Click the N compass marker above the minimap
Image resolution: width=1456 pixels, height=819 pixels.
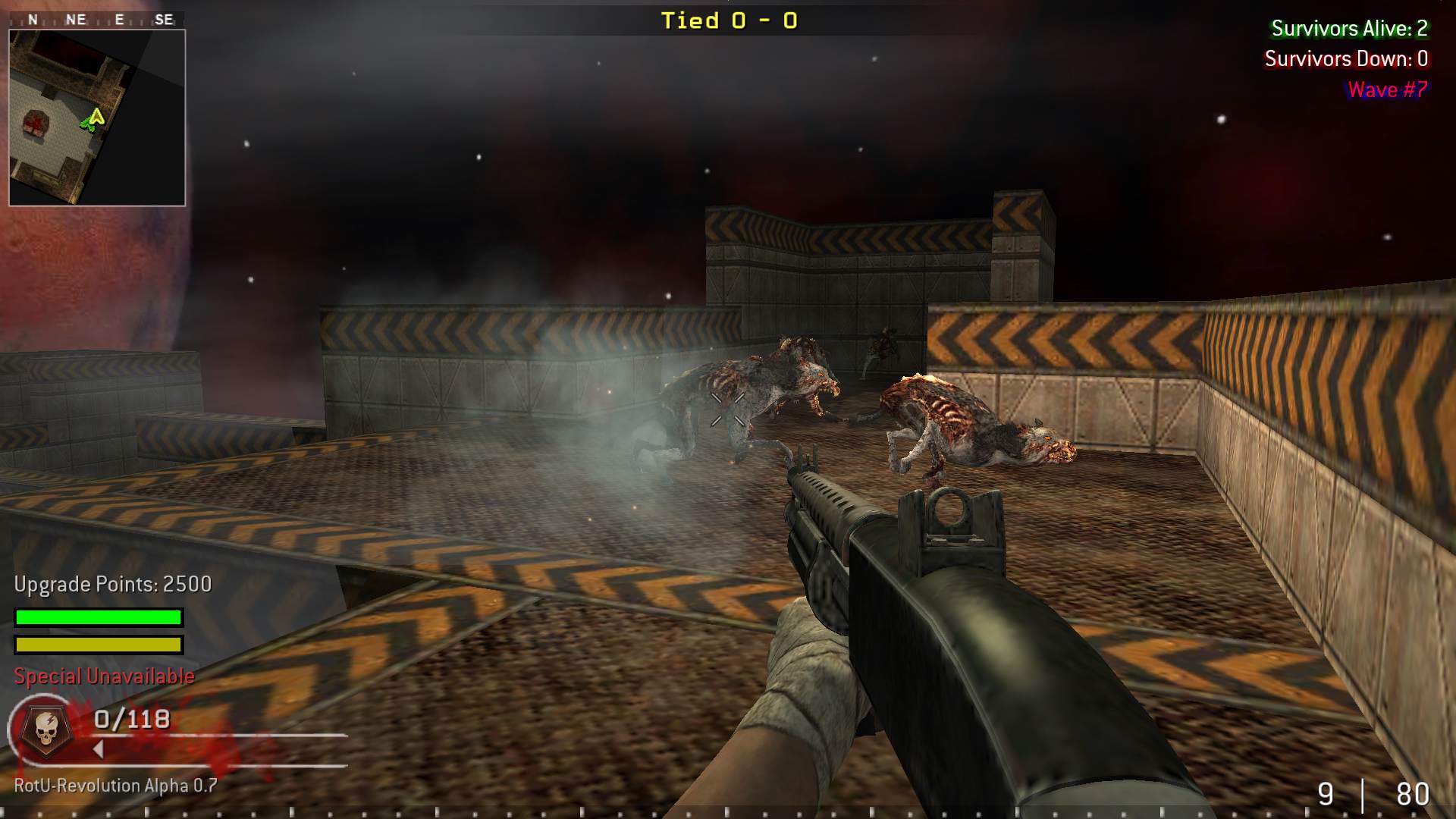pyautogui.click(x=31, y=18)
